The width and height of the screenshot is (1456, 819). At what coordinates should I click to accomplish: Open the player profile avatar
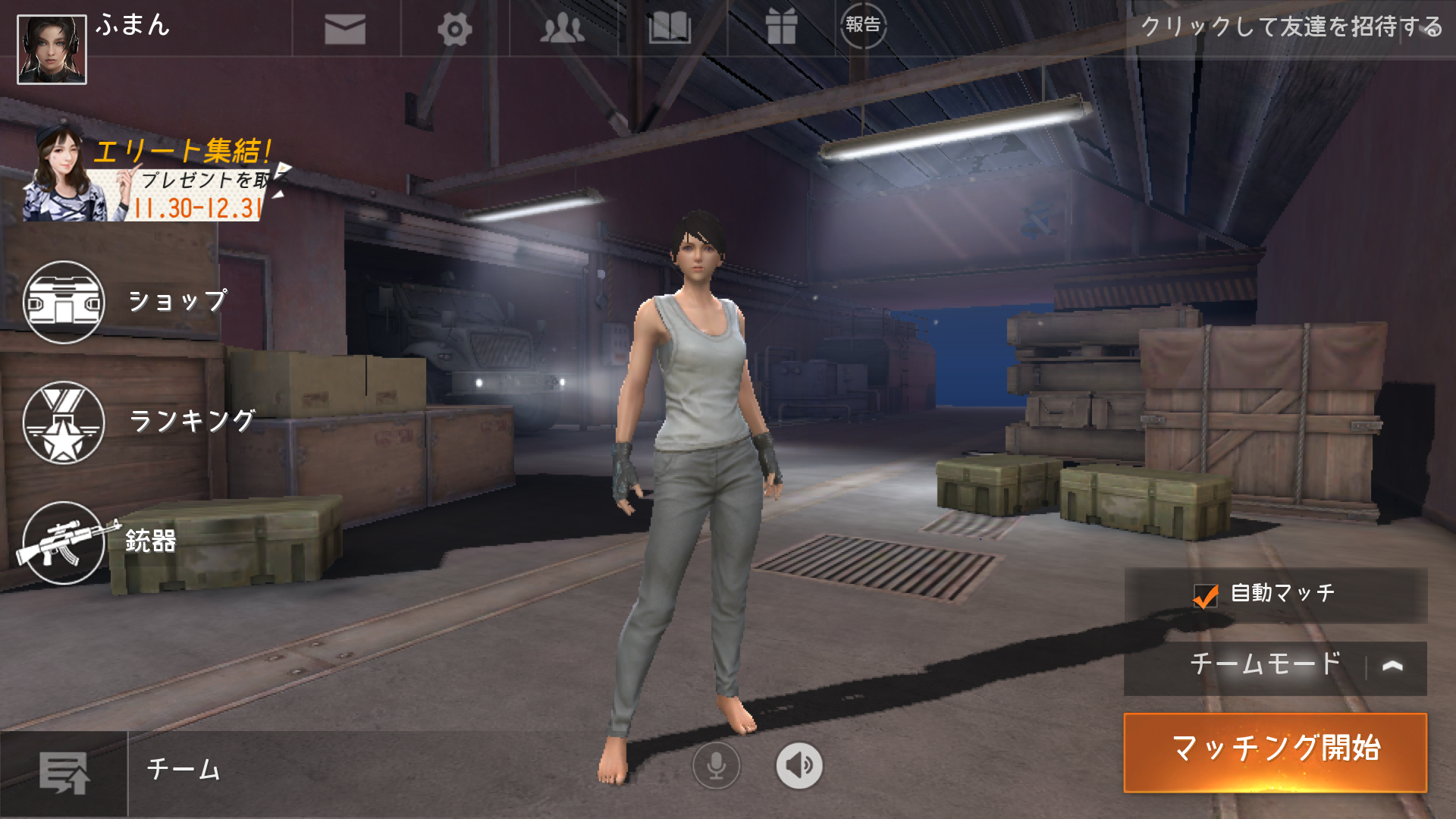click(52, 49)
